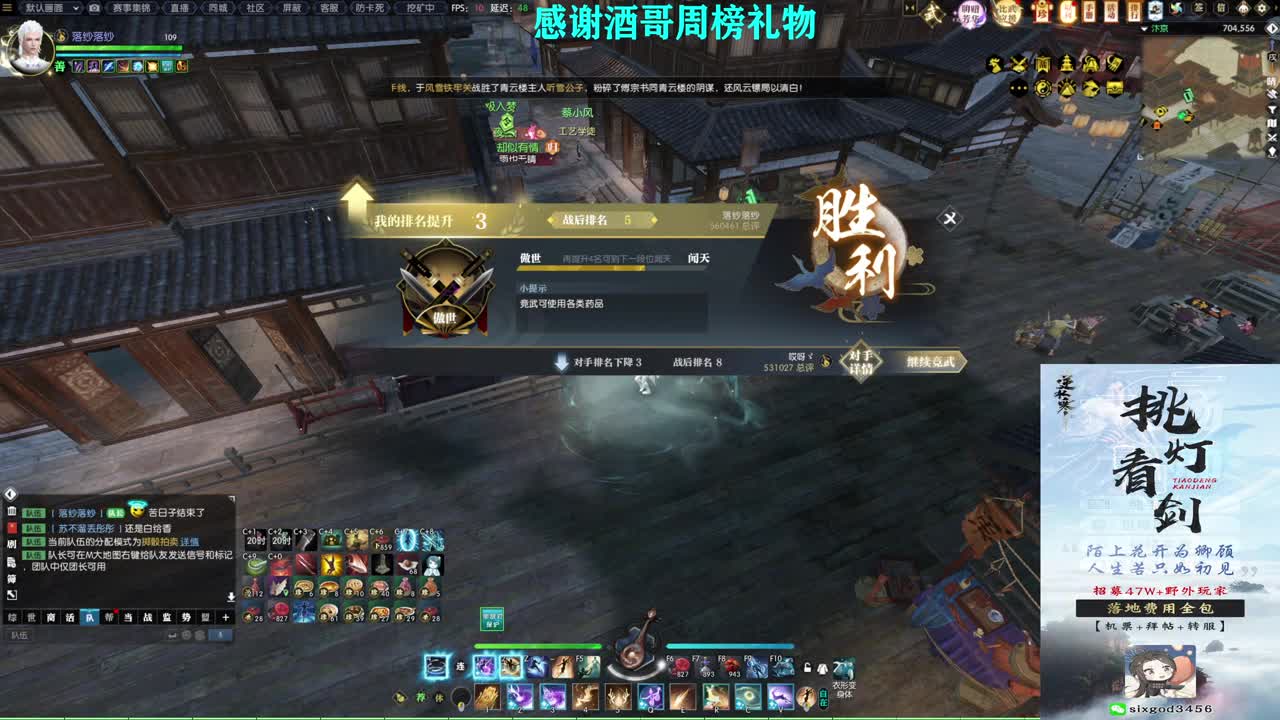Click the 继续竞武 continue duel button
1280x720 pixels.
930,361
